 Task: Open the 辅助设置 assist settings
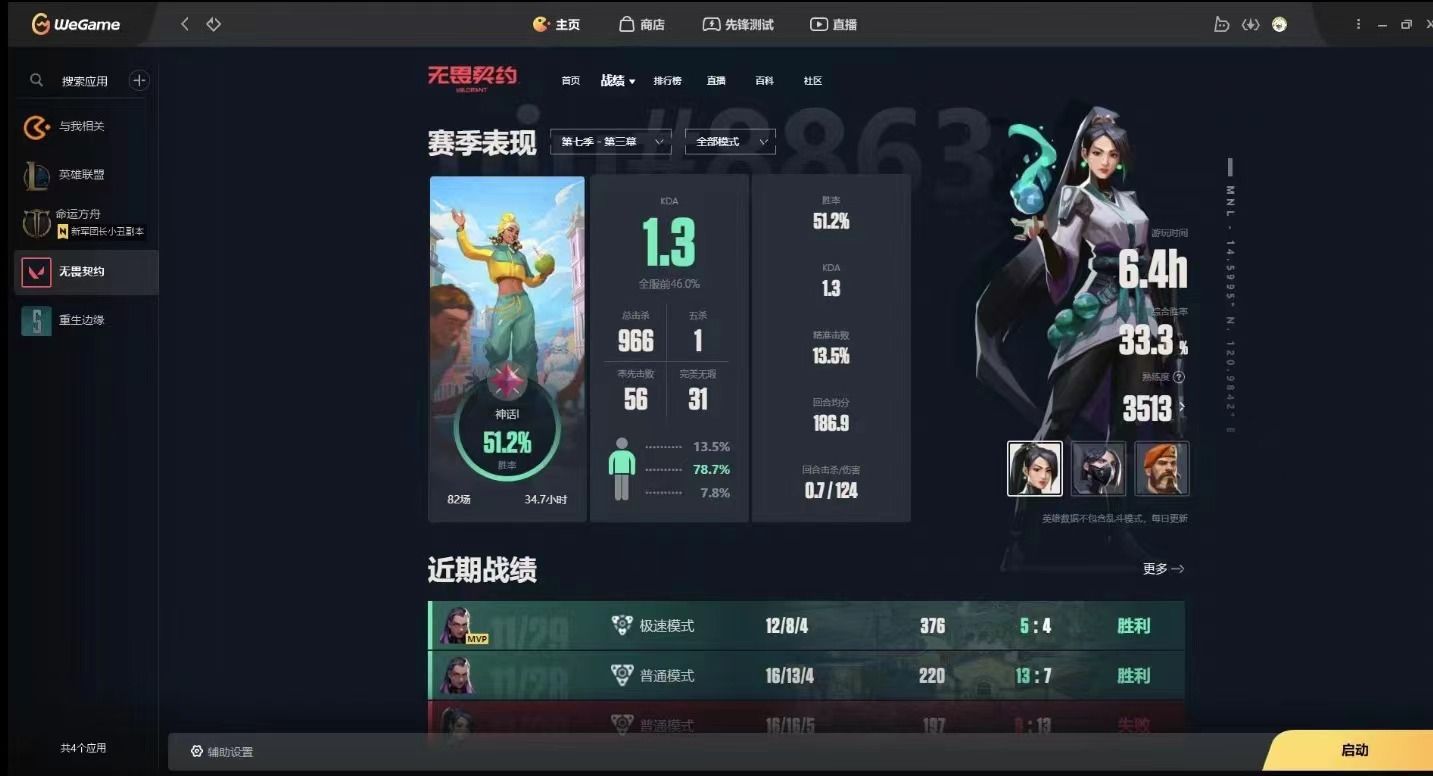coord(222,751)
